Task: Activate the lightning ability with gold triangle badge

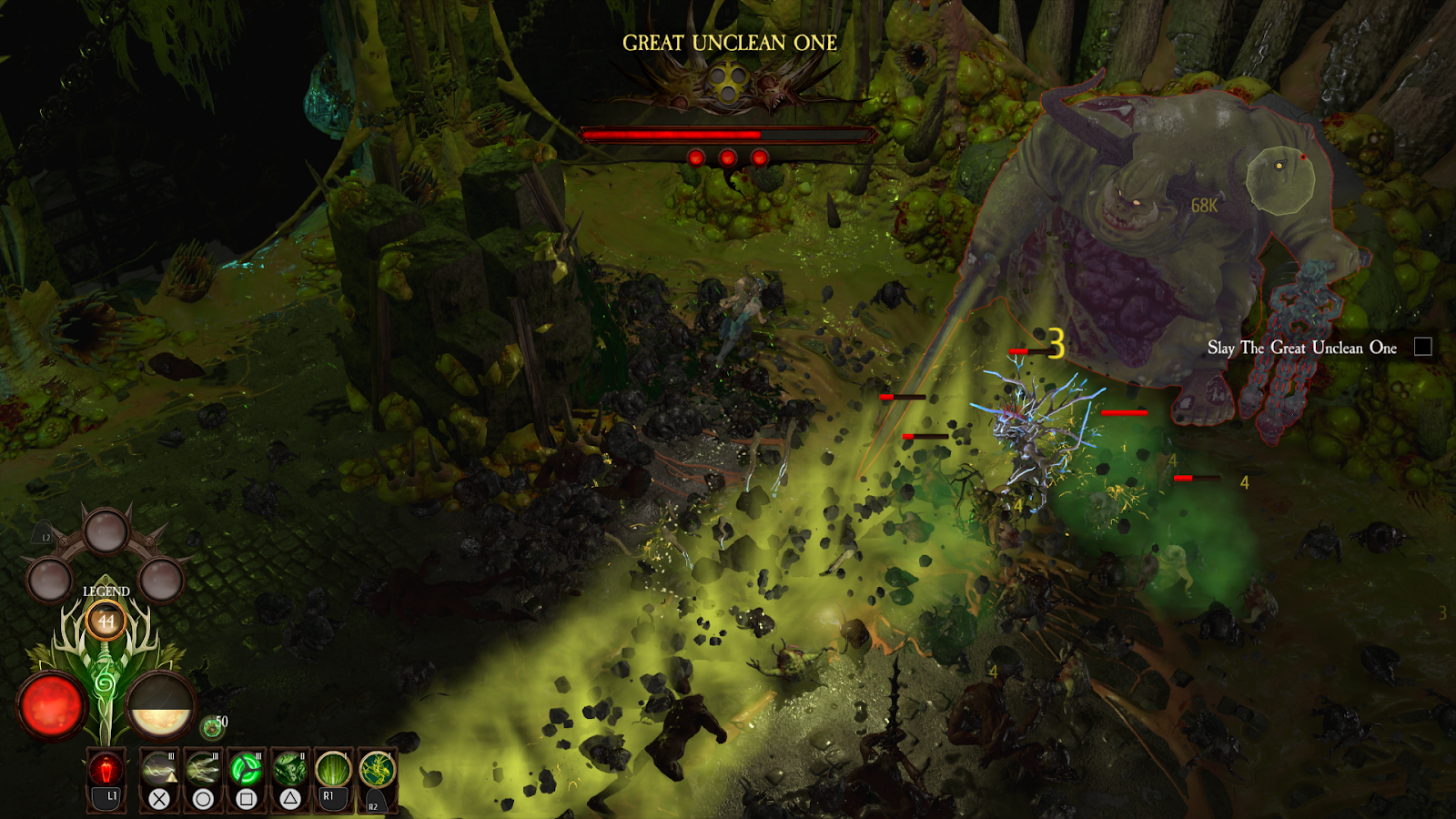Action: point(159,770)
